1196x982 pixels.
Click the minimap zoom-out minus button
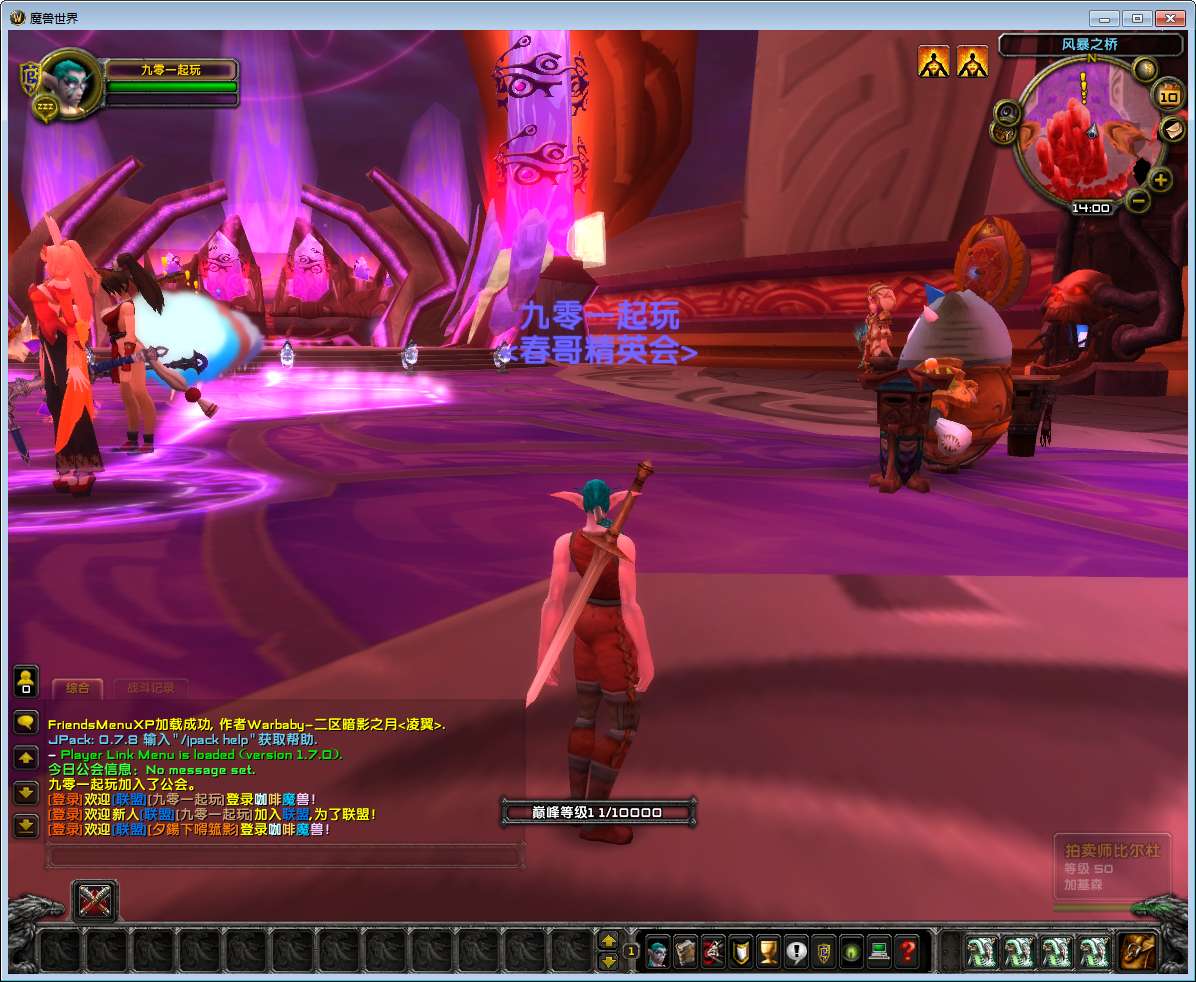tap(1138, 200)
